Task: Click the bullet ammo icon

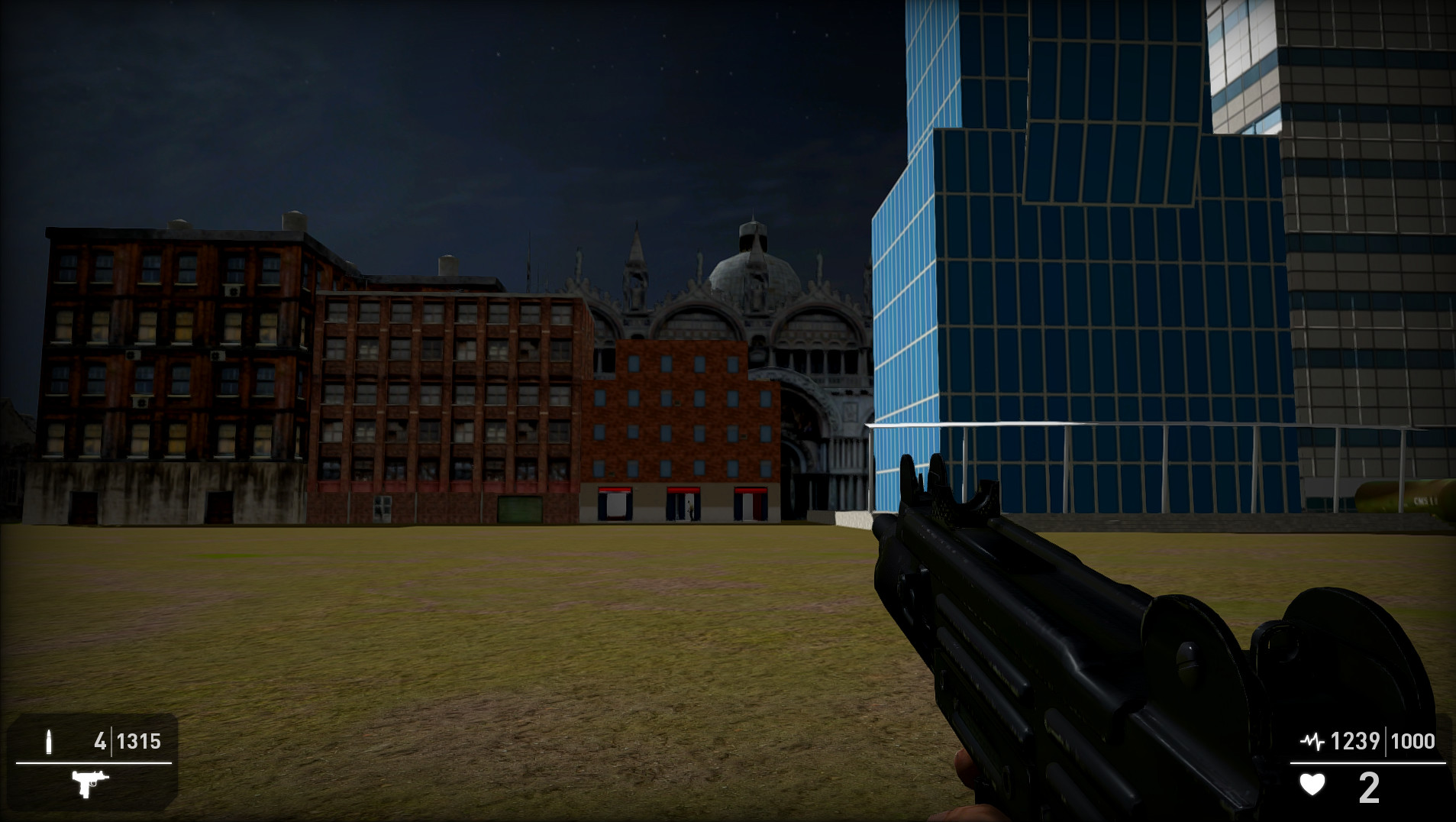Action: coord(49,740)
